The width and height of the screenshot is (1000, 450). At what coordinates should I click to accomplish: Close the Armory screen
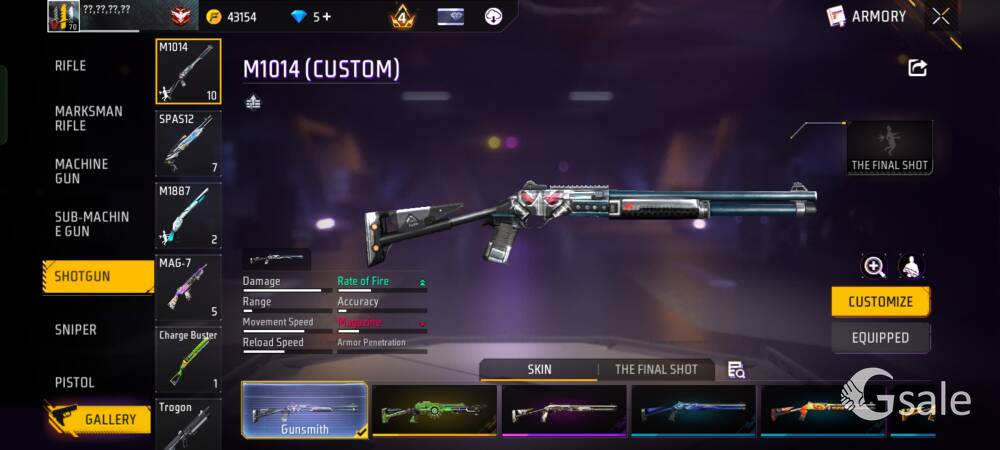(941, 16)
